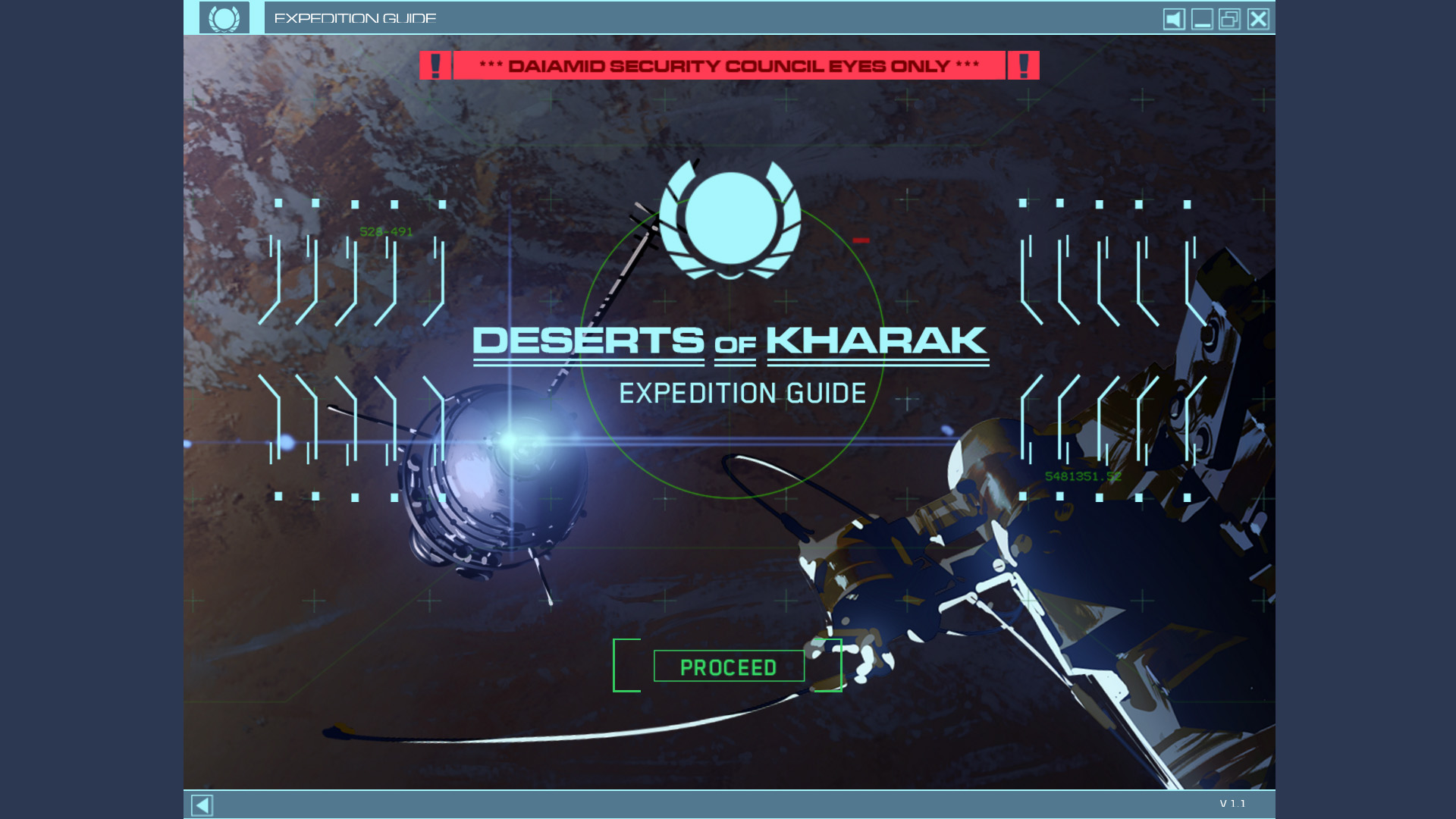Click the EXPEDITION GUIDE title bar label

click(x=356, y=17)
